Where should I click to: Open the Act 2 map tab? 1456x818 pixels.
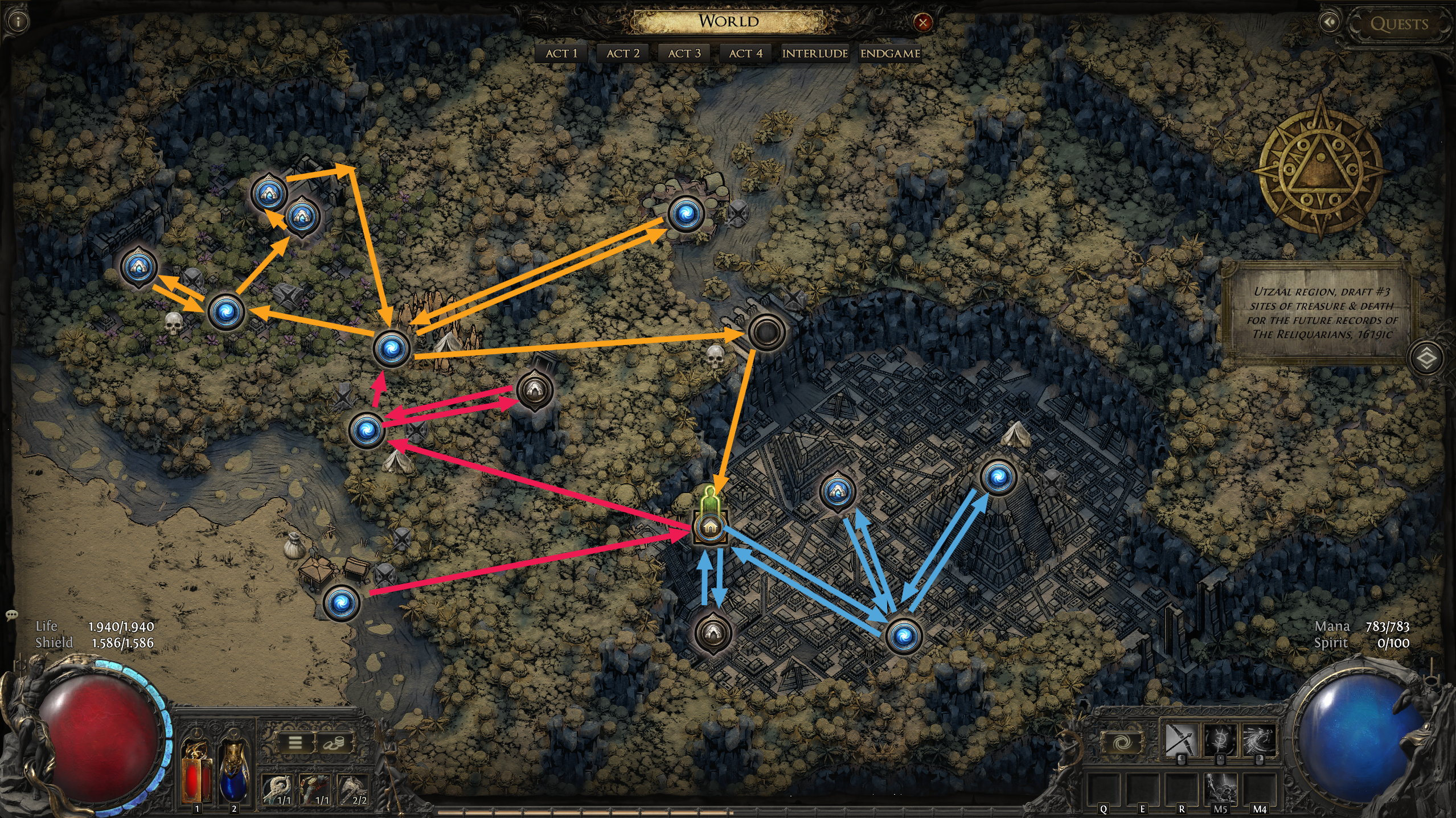(x=623, y=54)
